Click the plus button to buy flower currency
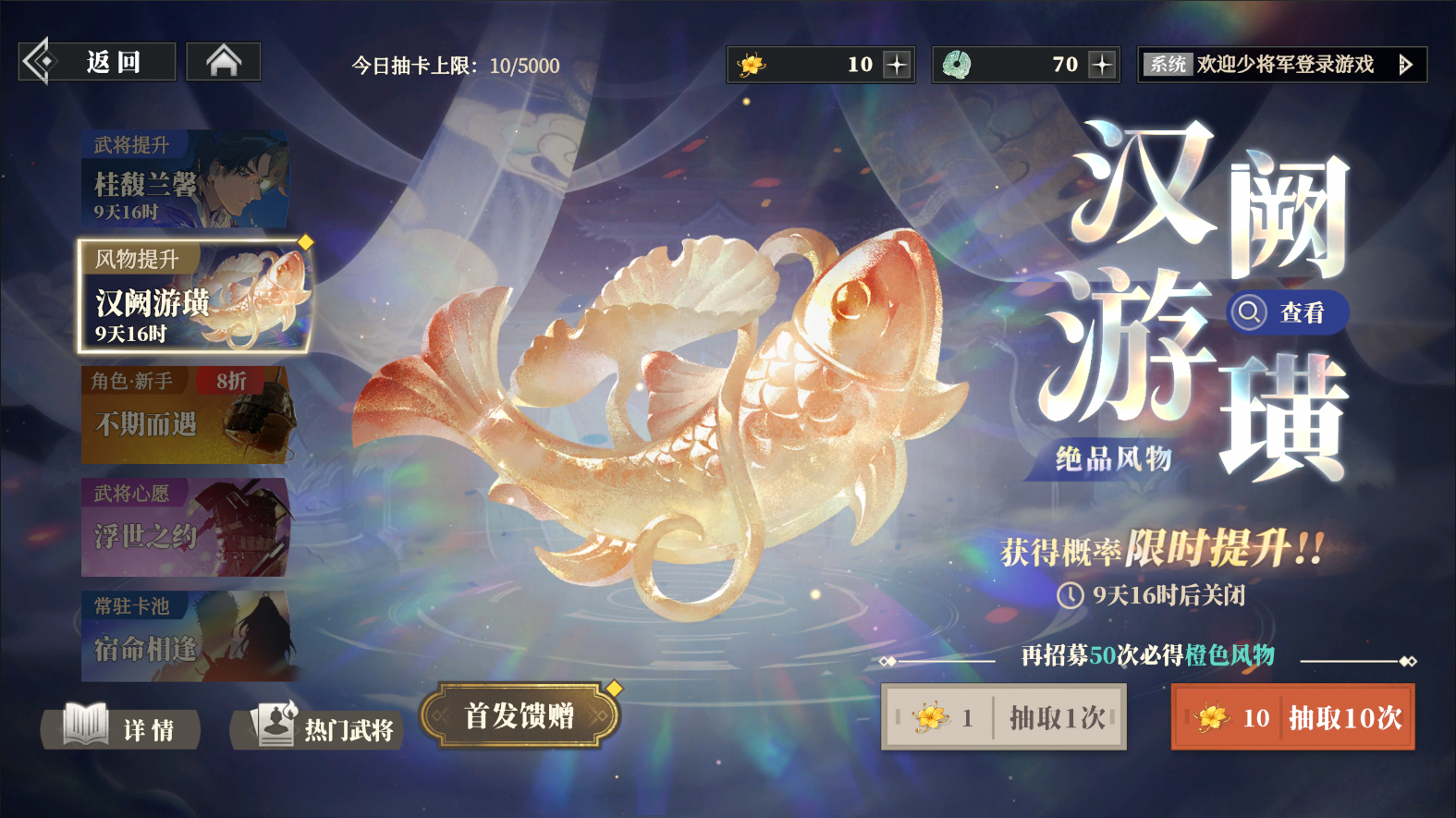This screenshot has height=818, width=1456. click(x=894, y=64)
